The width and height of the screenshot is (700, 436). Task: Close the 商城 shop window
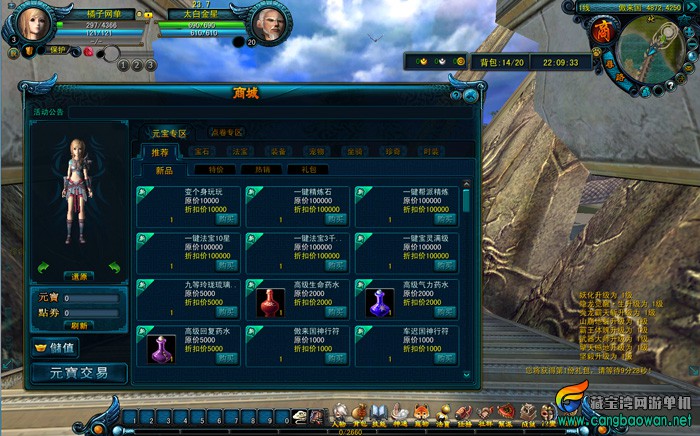coord(470,95)
